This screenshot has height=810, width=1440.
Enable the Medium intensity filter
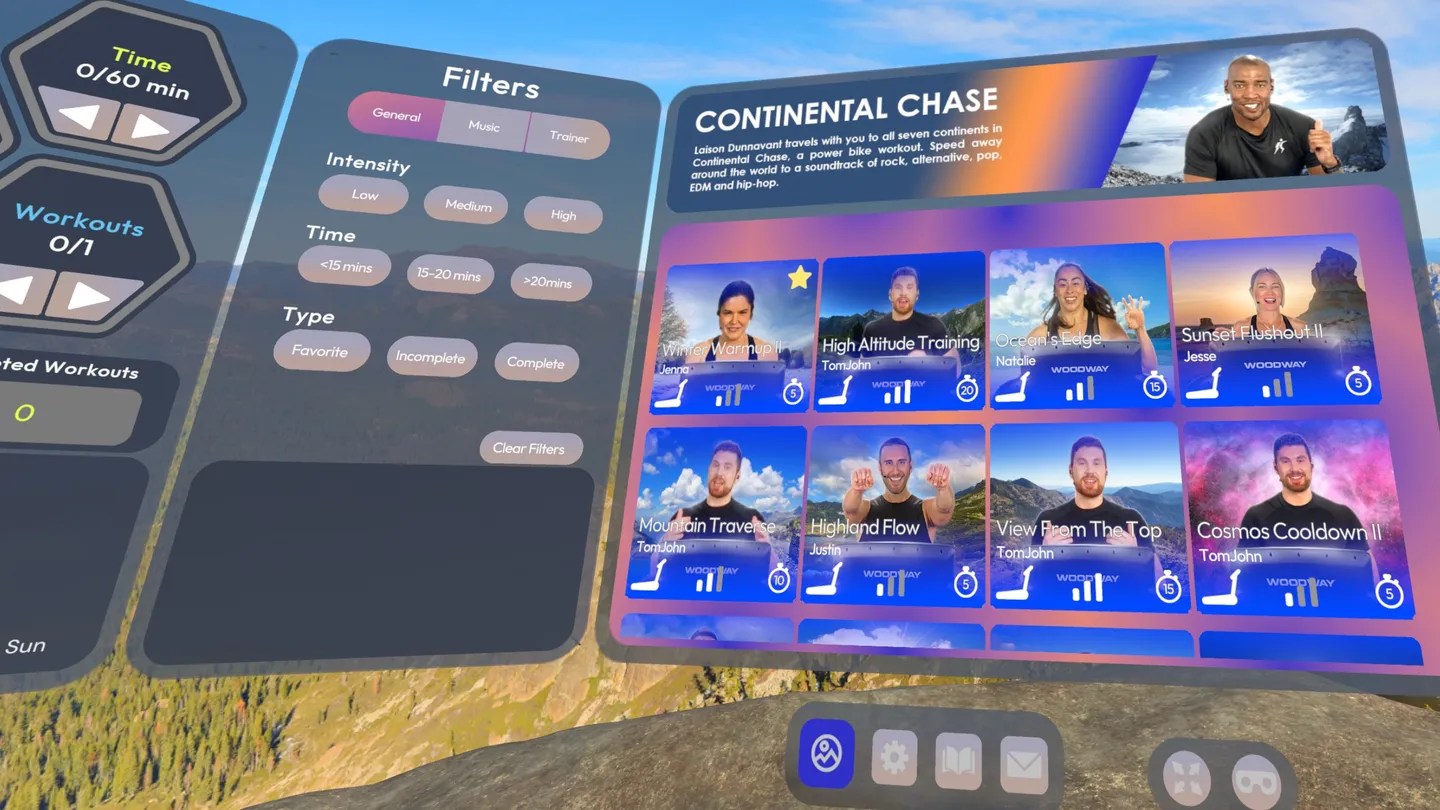pos(466,206)
